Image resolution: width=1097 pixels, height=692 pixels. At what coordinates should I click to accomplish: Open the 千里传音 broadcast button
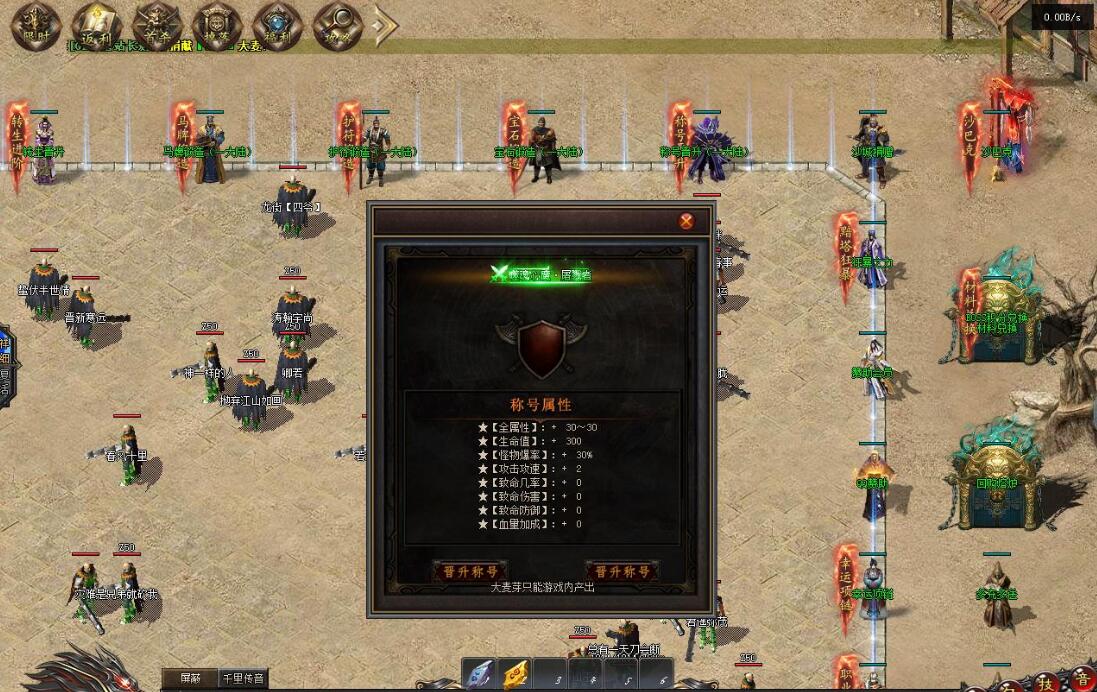[244, 680]
